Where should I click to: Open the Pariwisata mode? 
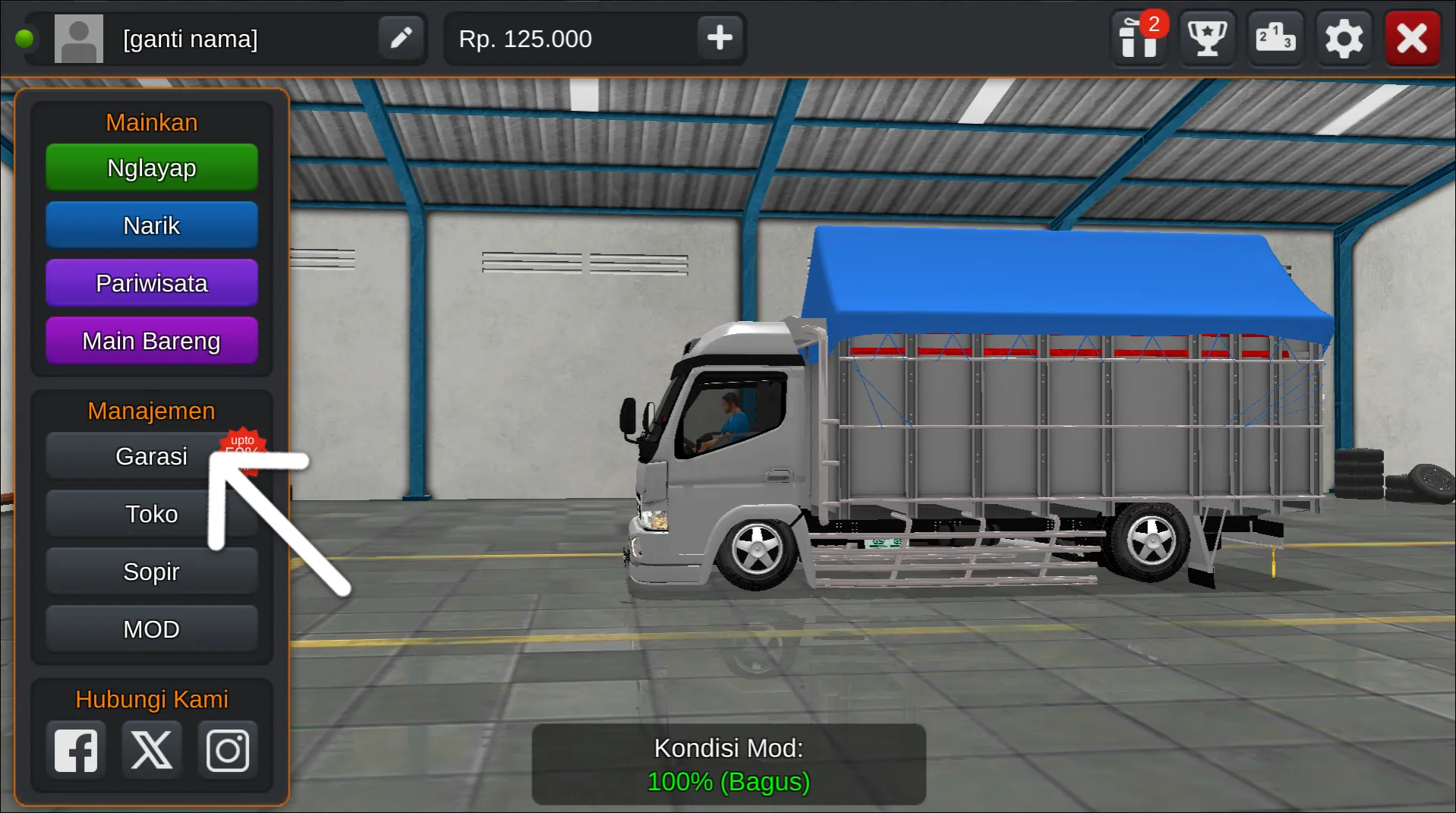pos(151,282)
